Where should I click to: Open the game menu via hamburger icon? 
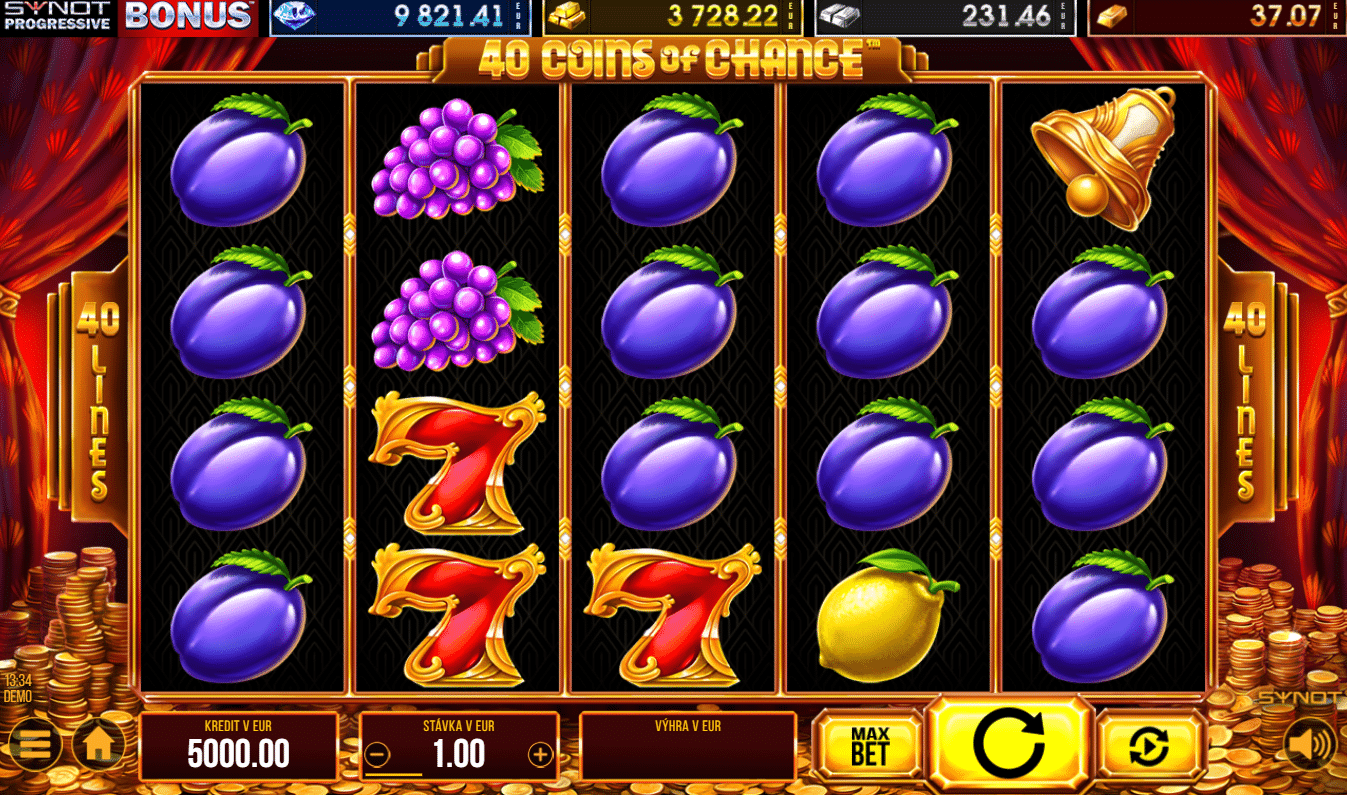(x=34, y=744)
